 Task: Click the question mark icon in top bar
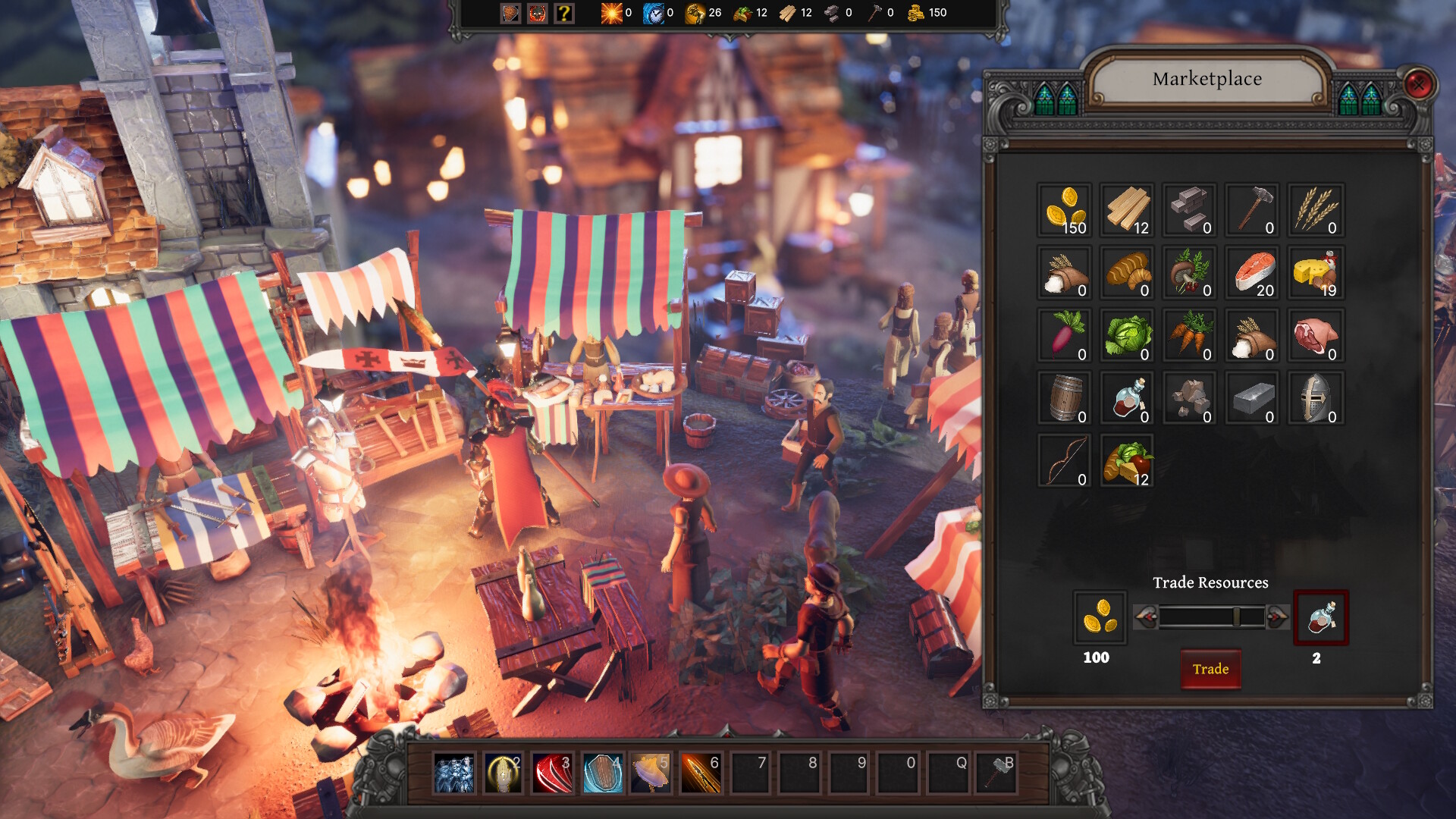pyautogui.click(x=563, y=13)
